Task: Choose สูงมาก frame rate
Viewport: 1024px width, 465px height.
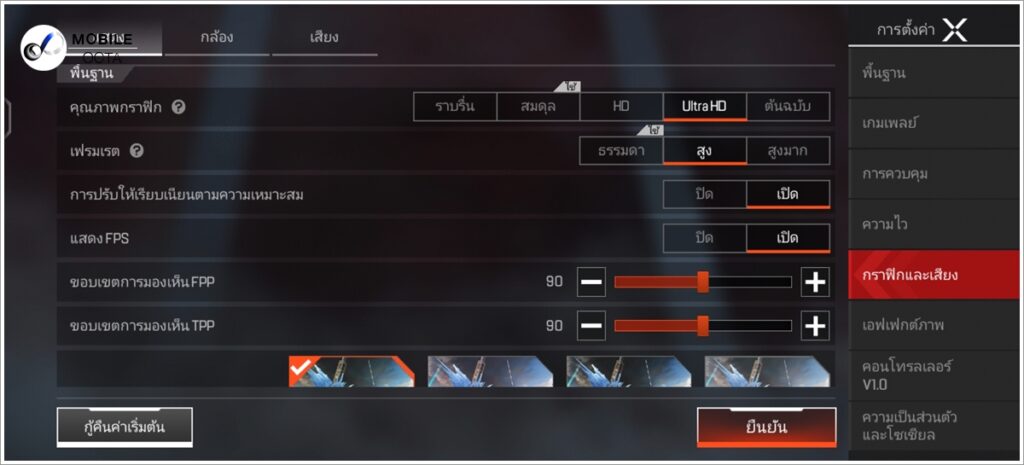Action: click(x=788, y=151)
